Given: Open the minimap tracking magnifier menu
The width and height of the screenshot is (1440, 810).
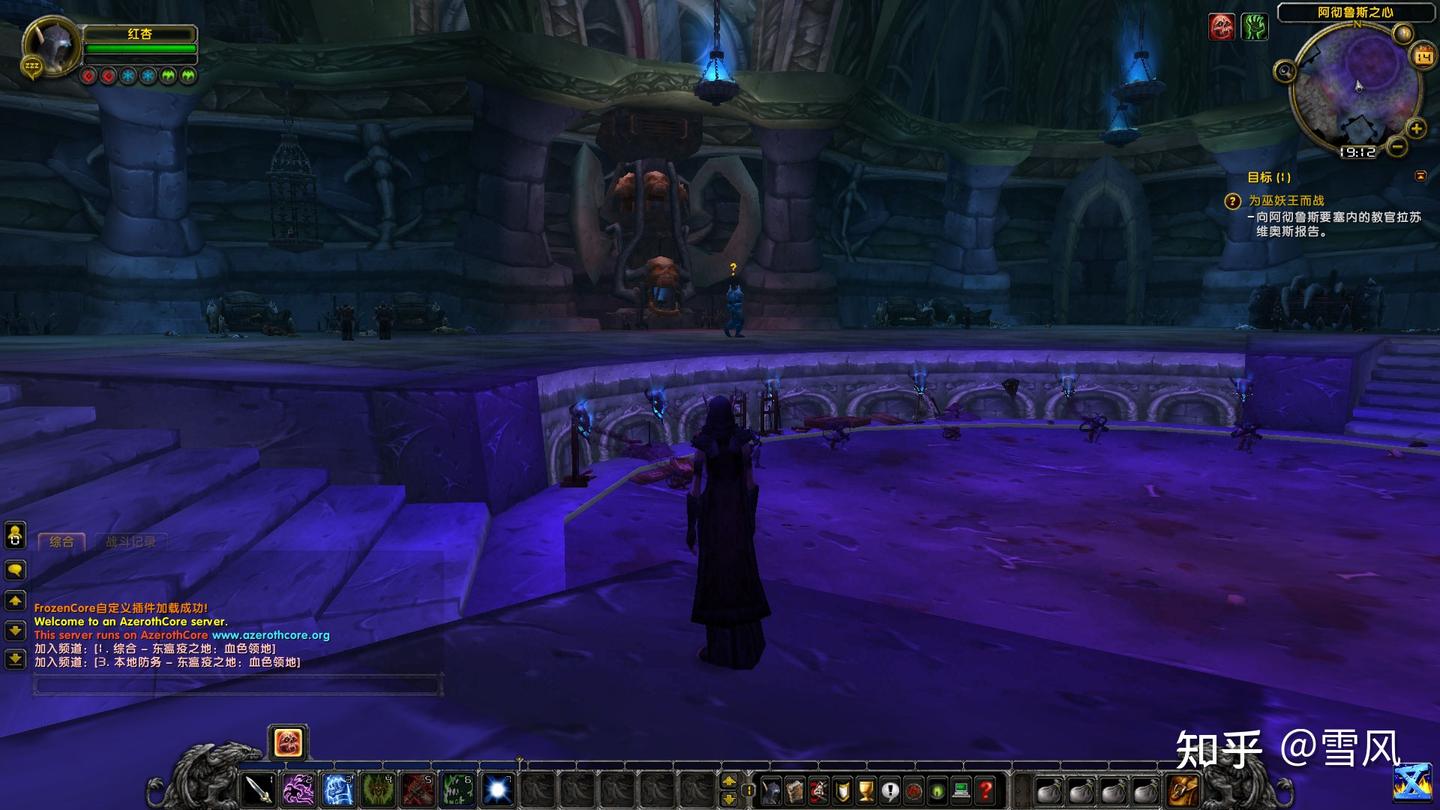Looking at the screenshot, I should (1285, 70).
